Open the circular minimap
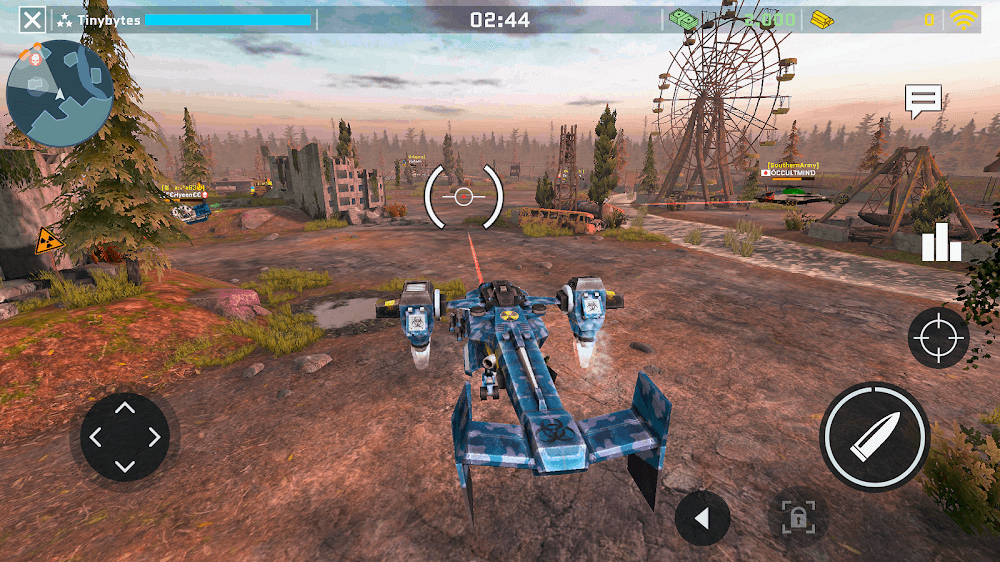Viewport: 1000px width, 562px height. pos(59,94)
